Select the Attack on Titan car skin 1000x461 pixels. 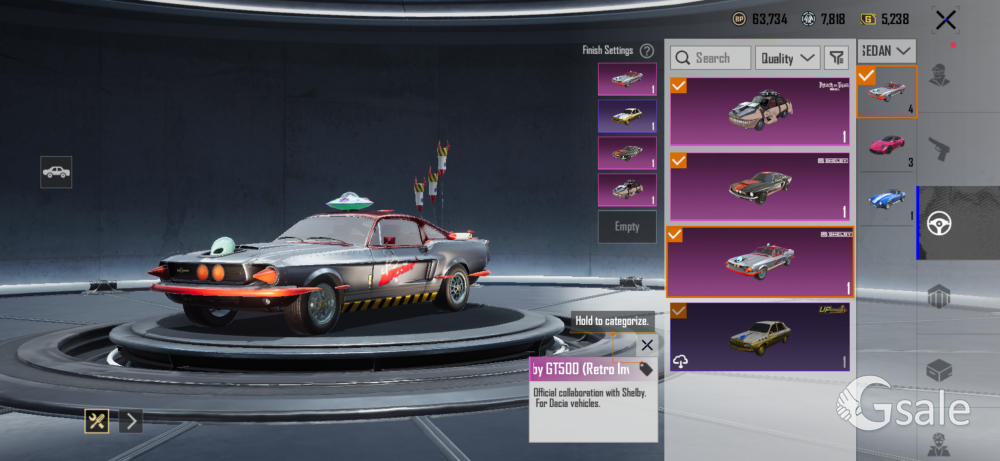click(x=760, y=112)
